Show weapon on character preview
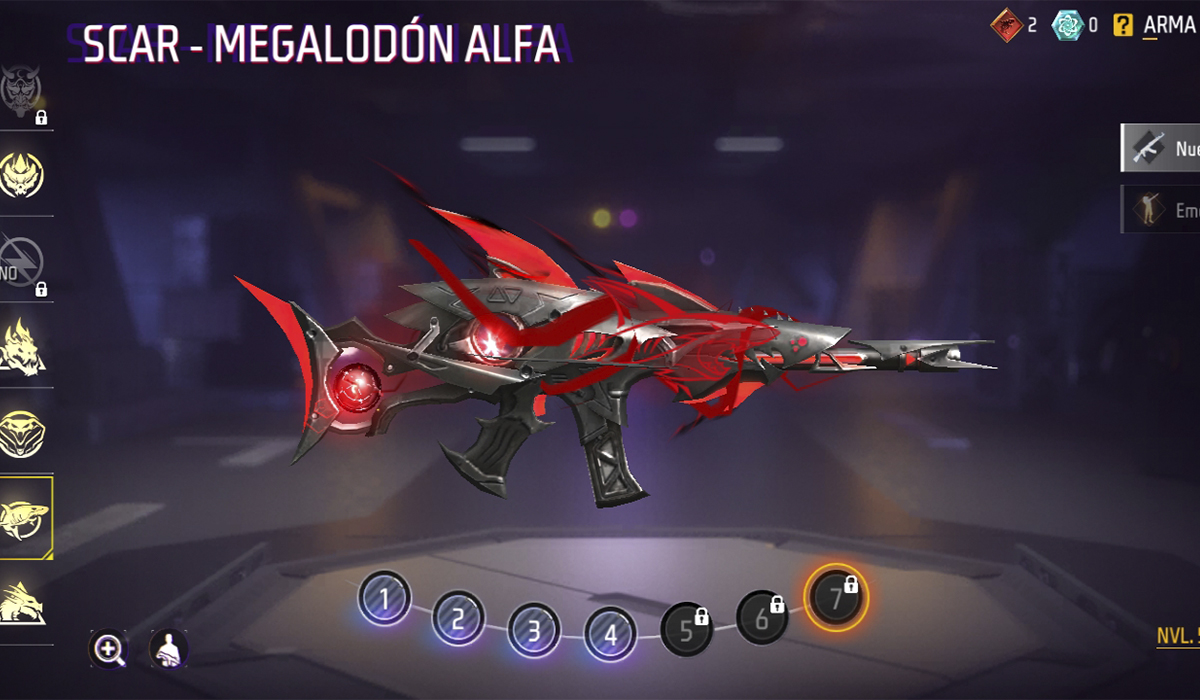Viewport: 1200px width, 700px height. coord(168,649)
